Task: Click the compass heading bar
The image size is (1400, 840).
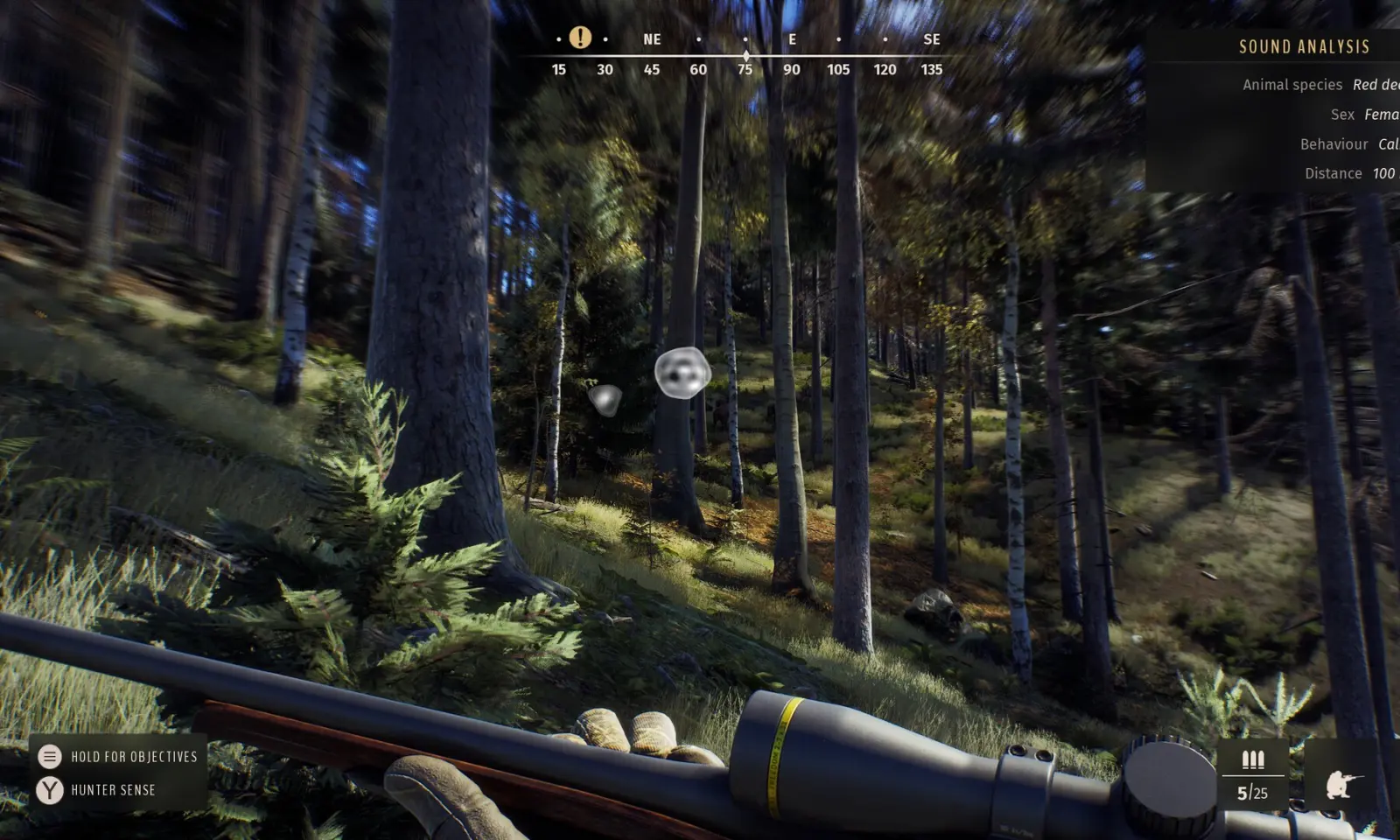Action: coord(745,56)
